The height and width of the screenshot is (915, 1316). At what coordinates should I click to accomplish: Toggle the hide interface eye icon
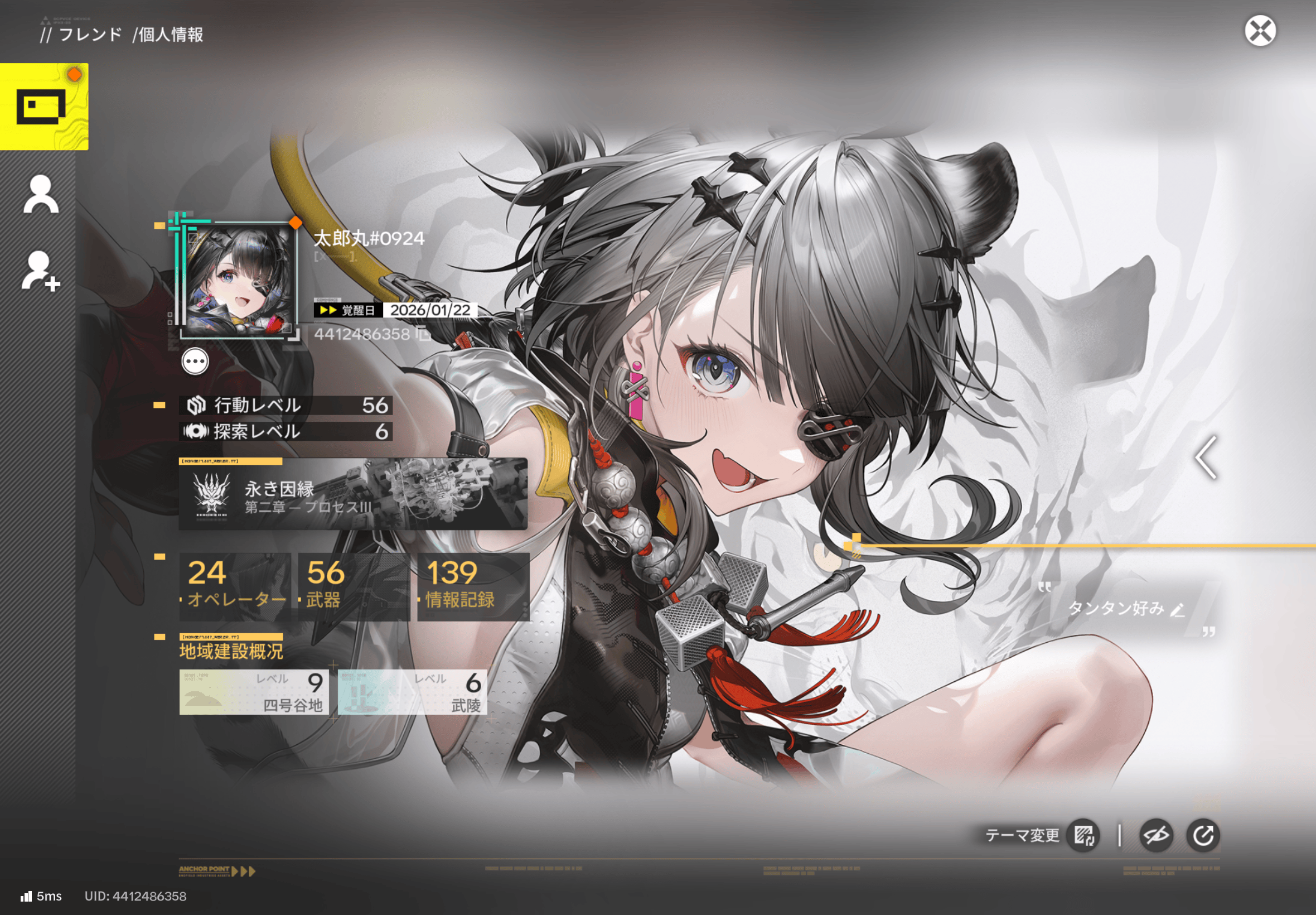click(1155, 835)
